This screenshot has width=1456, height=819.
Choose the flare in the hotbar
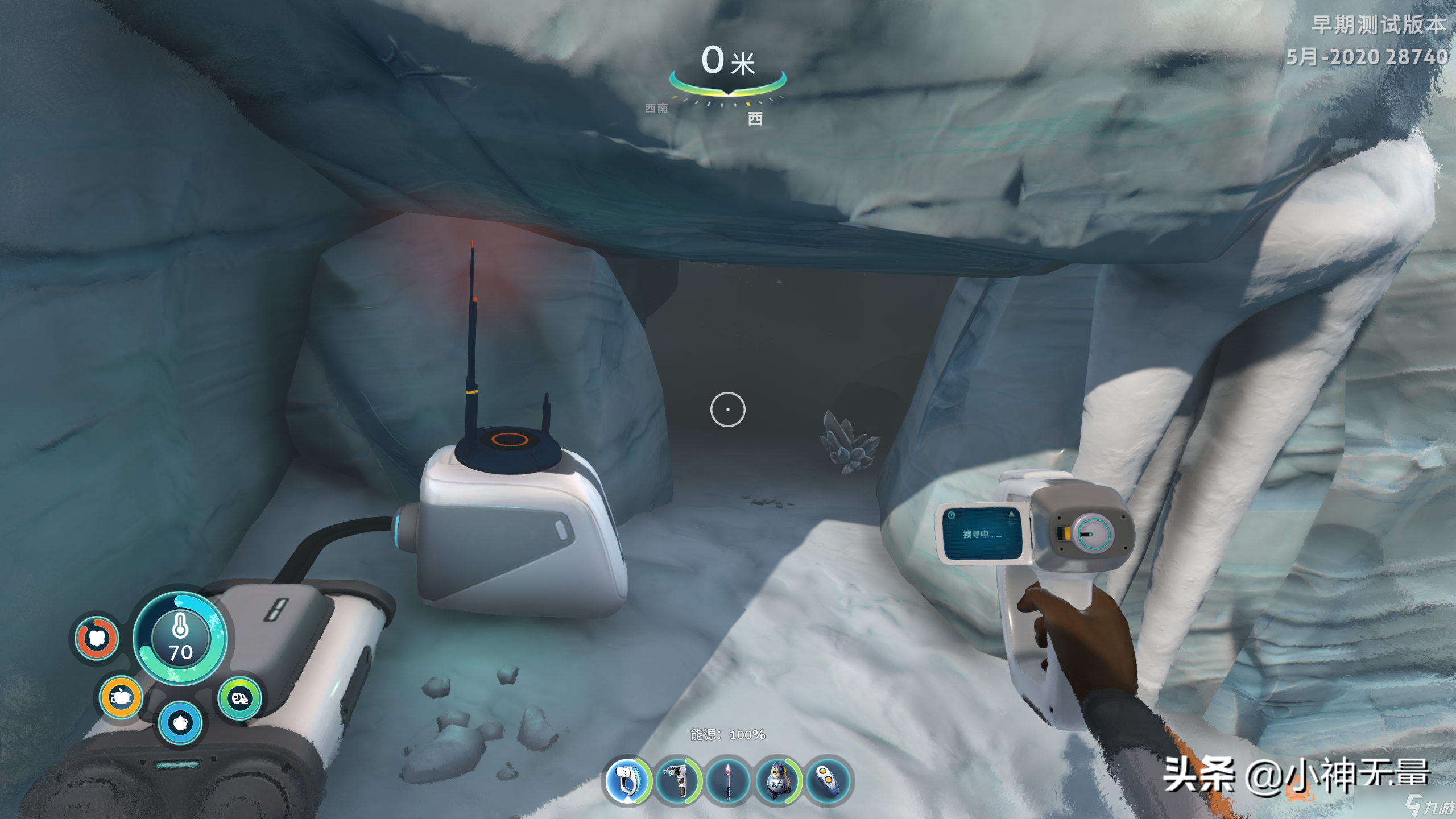728,781
